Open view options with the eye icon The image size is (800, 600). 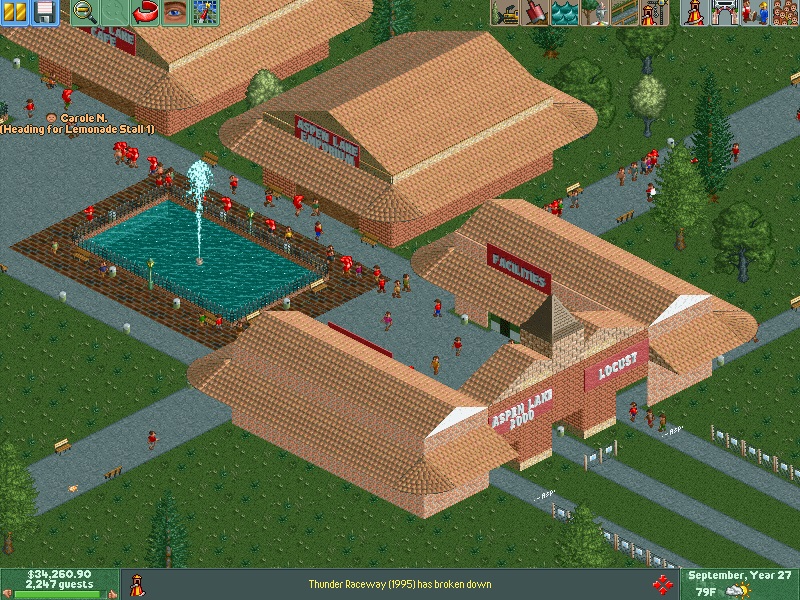[176, 12]
